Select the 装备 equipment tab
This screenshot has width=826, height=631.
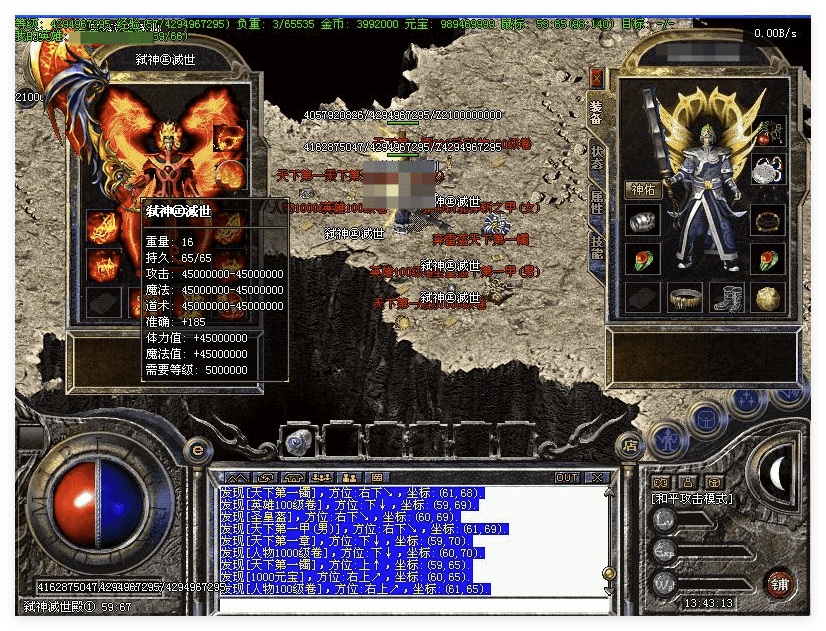point(597,111)
